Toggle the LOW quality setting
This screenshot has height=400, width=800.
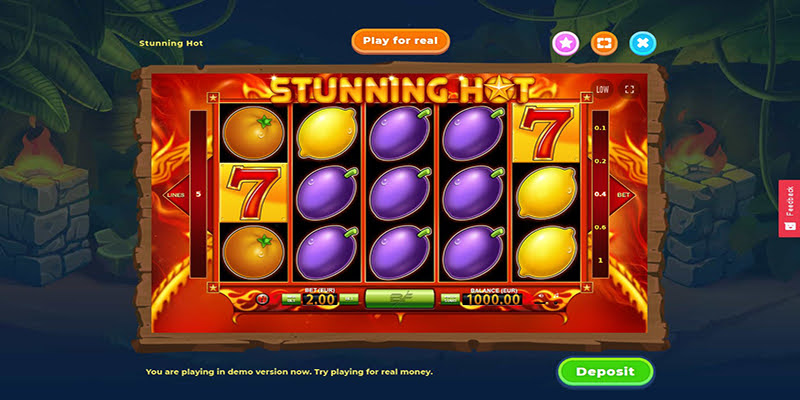(x=602, y=89)
